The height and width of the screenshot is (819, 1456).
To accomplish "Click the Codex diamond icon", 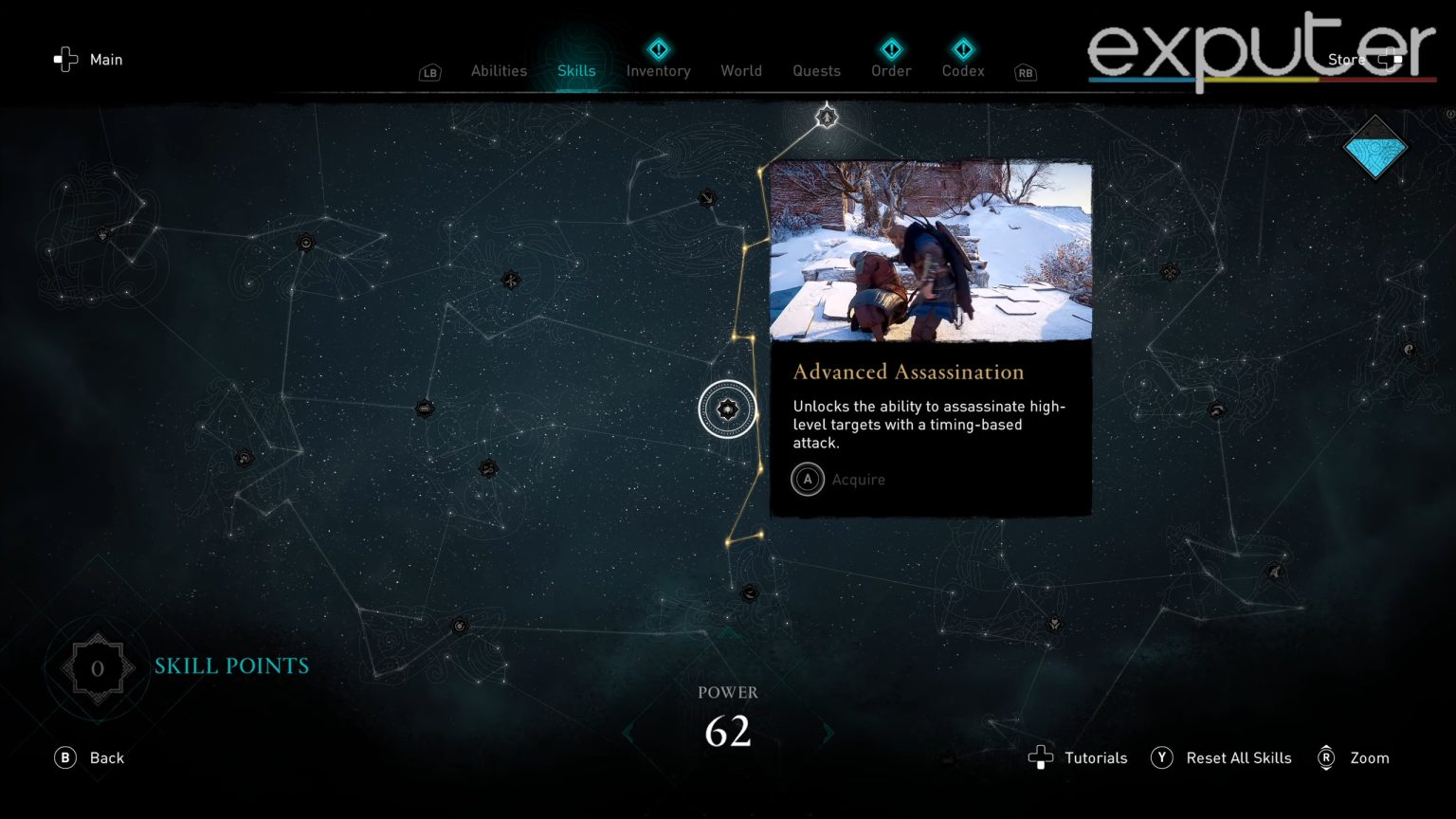I will (x=963, y=49).
